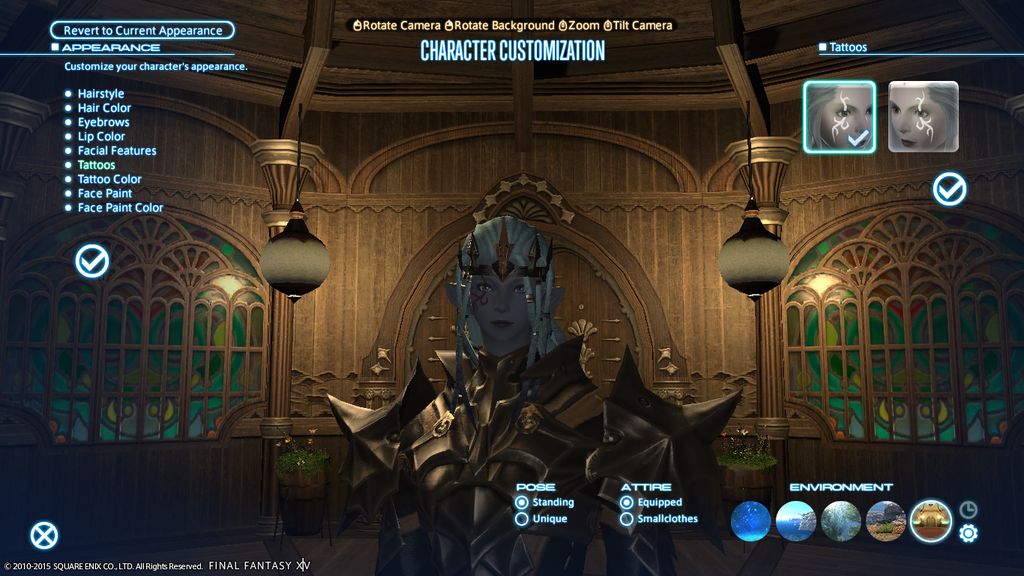
Task: Choose the Eyebrows option
Action: [x=103, y=122]
